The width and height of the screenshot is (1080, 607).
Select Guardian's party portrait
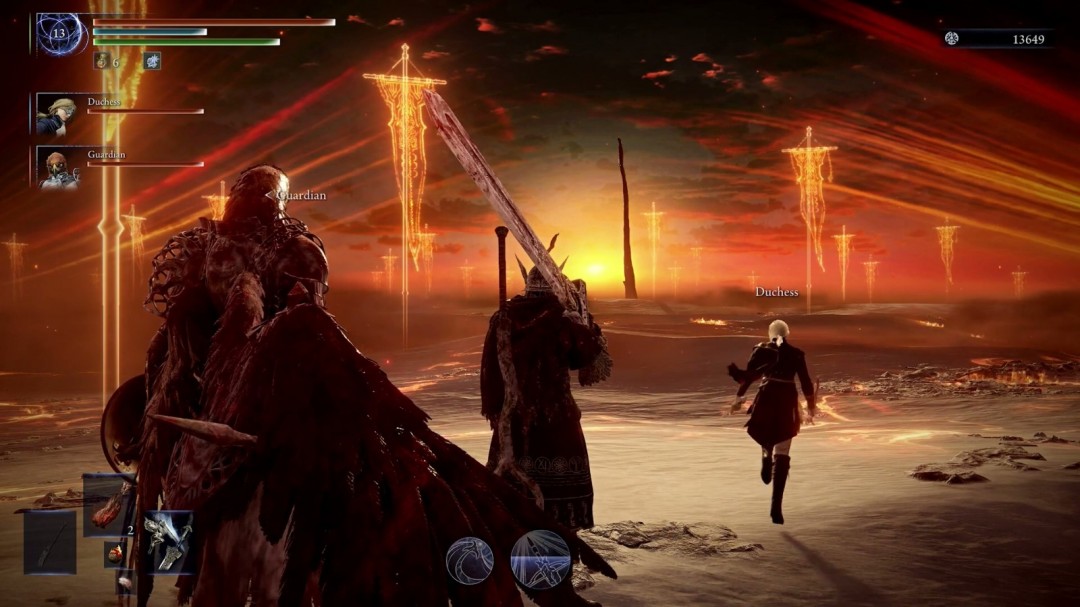(56, 168)
